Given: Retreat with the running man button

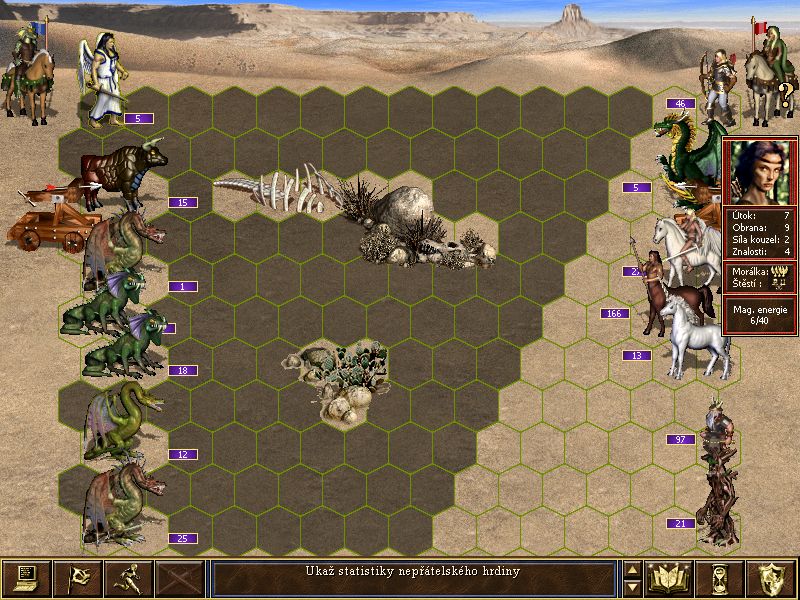Looking at the screenshot, I should pyautogui.click(x=129, y=578).
